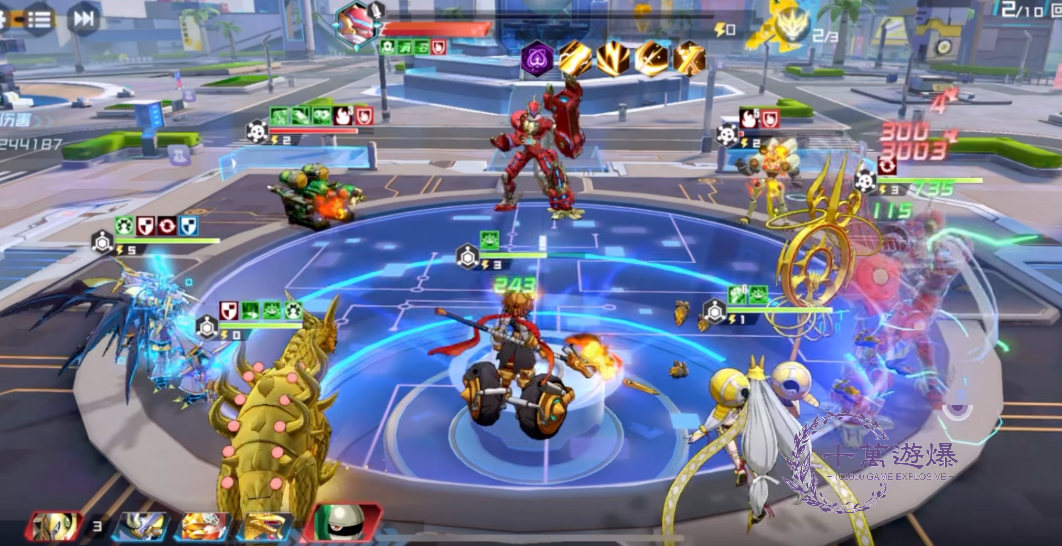
Task: Pick the orange fighter turn portrait
Action: click(x=203, y=526)
